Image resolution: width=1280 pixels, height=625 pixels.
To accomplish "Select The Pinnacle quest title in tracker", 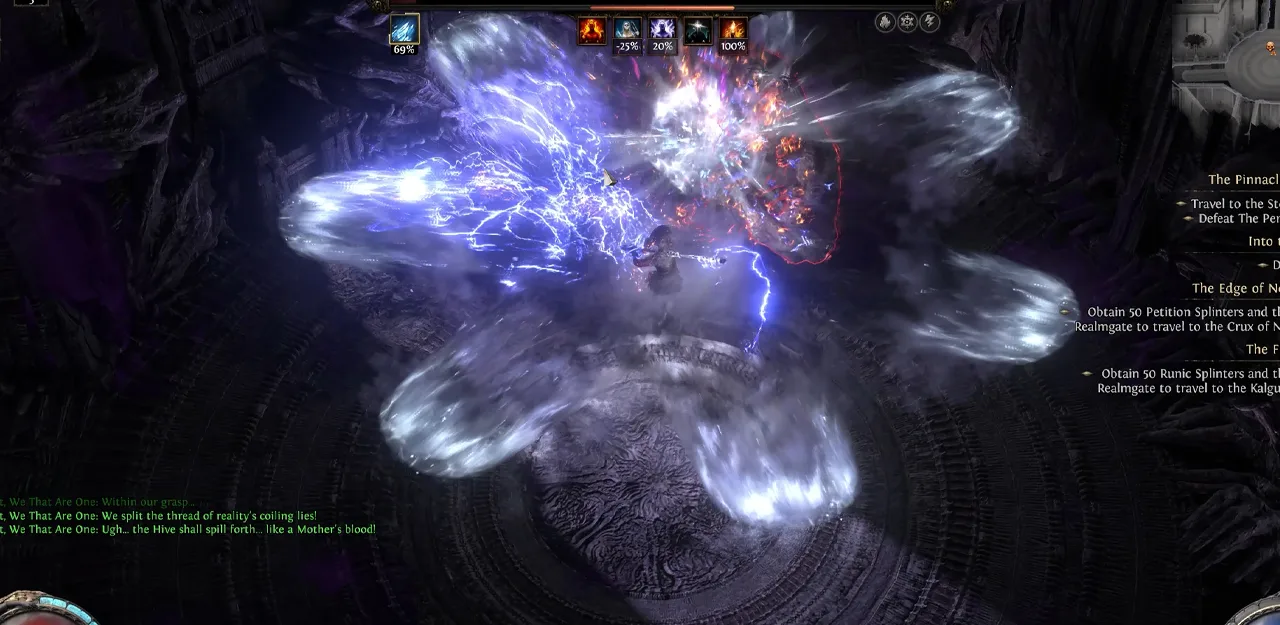I will click(x=1243, y=180).
